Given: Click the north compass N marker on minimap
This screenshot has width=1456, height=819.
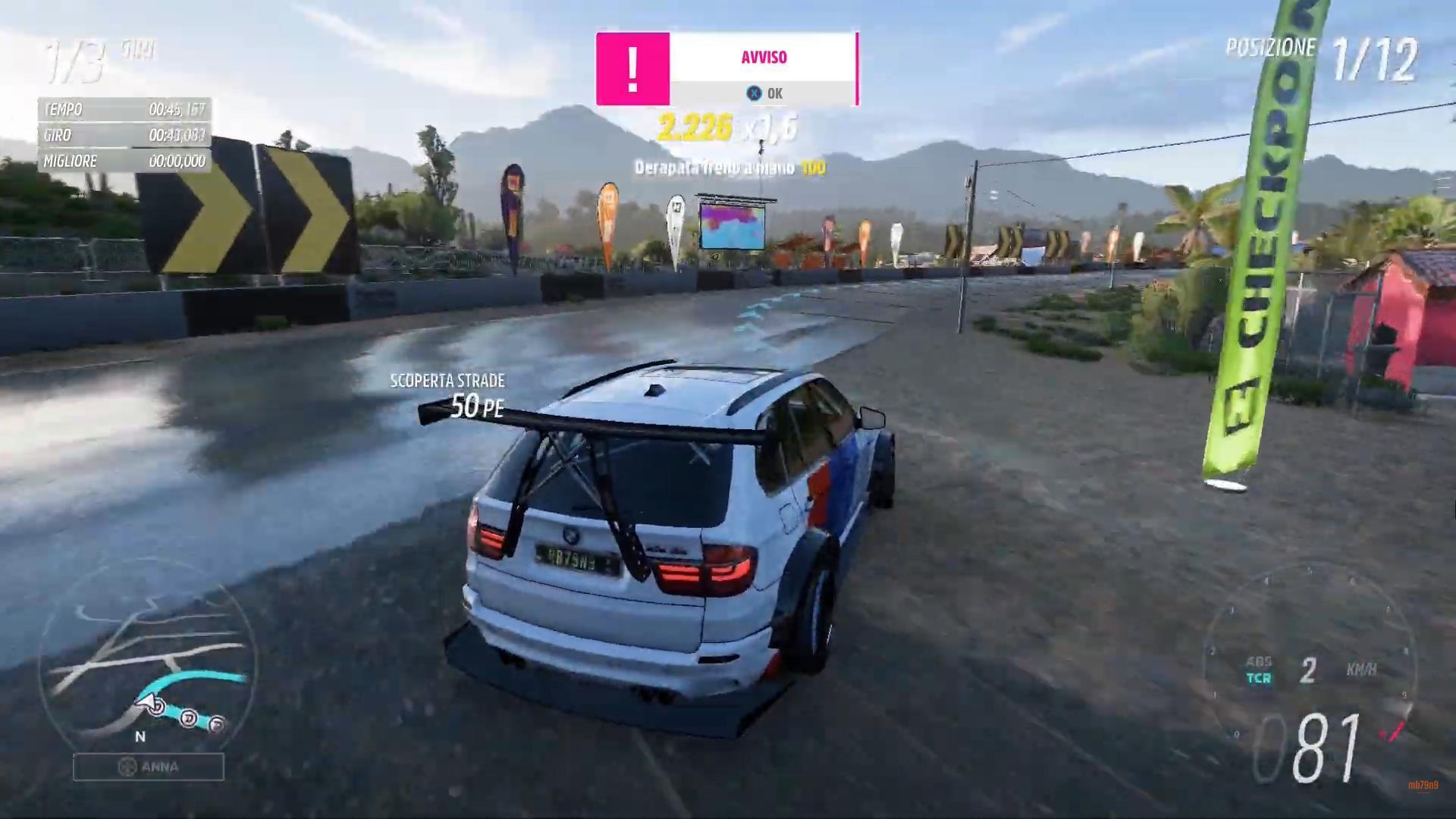Looking at the screenshot, I should 138,736.
